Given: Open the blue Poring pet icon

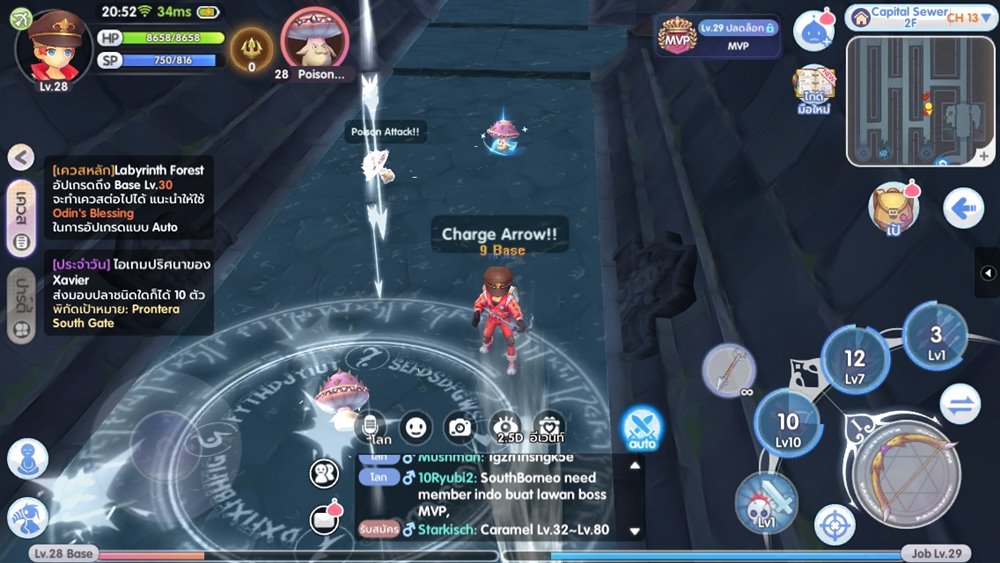Looking at the screenshot, I should point(813,30).
